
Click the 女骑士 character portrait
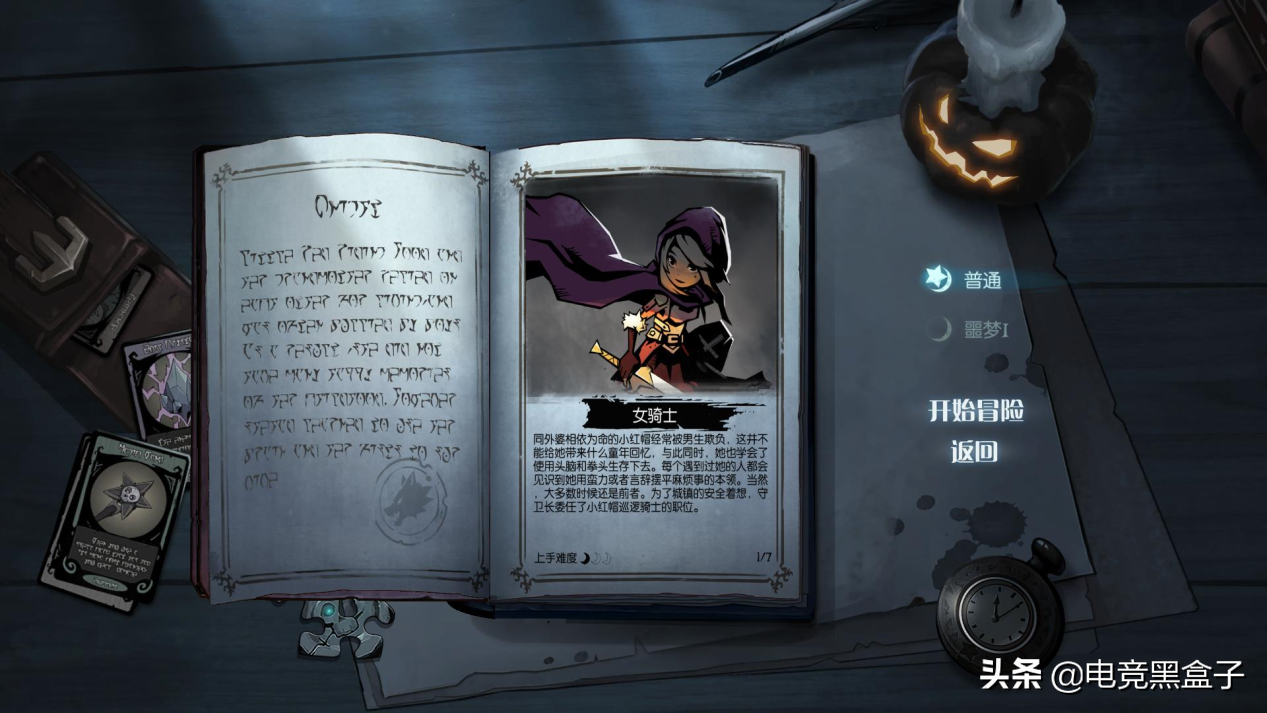pos(651,290)
